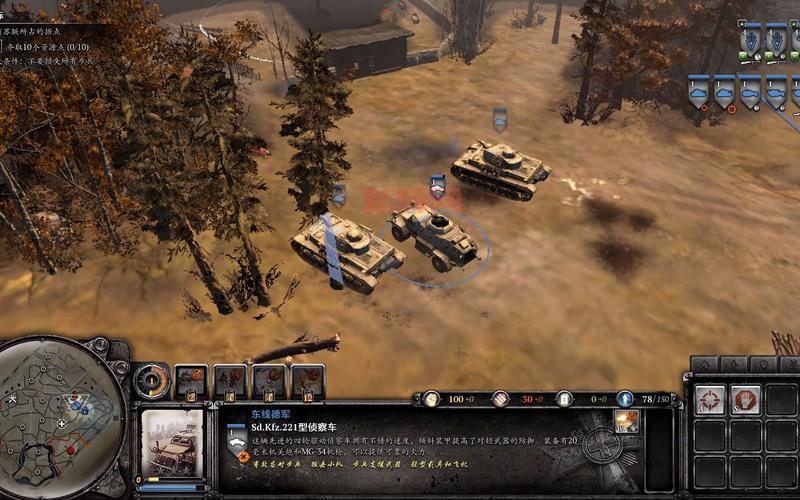Screen dimensions: 800x500
Task: Select the Attack Move crosshair command
Action: tap(710, 400)
